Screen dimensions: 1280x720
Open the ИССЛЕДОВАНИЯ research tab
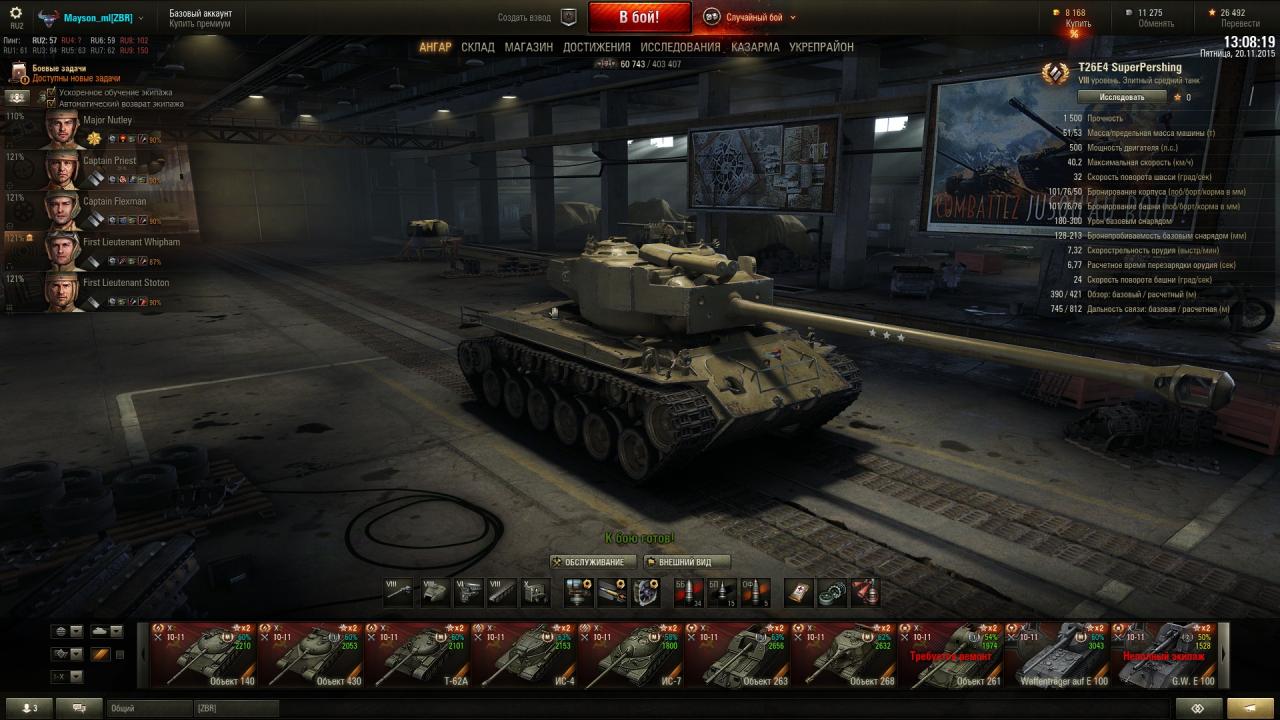click(680, 47)
